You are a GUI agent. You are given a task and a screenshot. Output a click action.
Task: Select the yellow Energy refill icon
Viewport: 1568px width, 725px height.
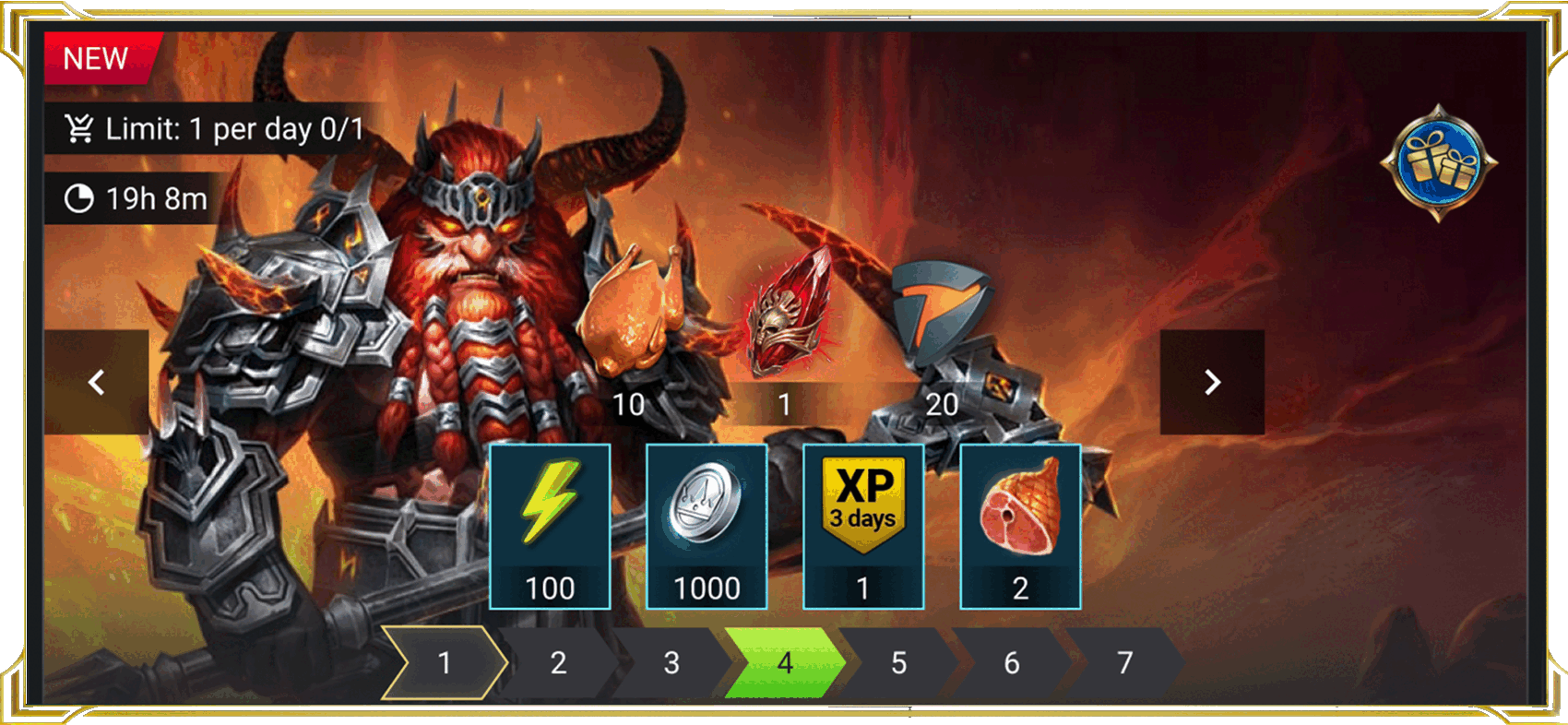pos(551,503)
